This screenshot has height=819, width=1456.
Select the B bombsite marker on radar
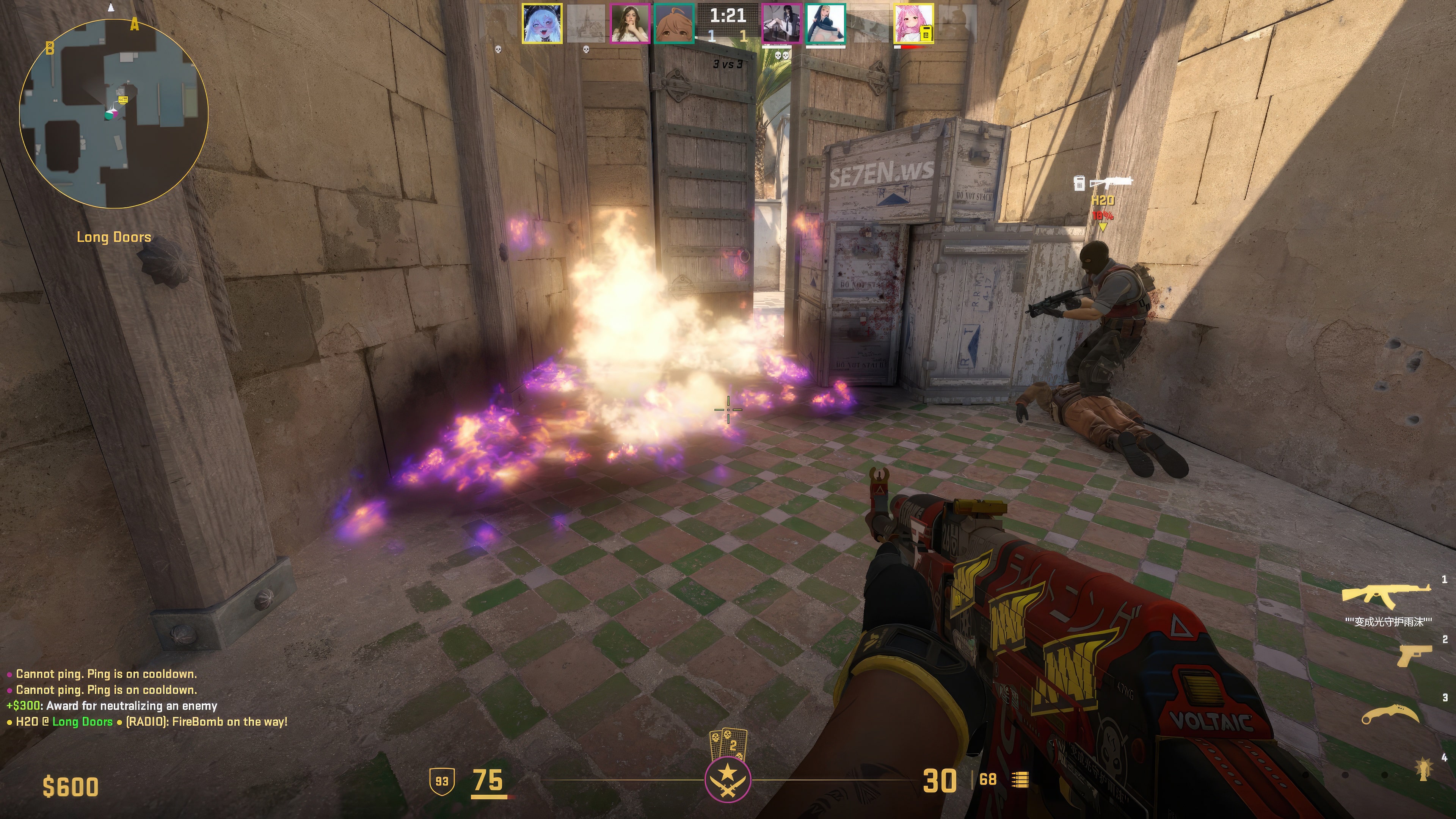tap(50, 49)
